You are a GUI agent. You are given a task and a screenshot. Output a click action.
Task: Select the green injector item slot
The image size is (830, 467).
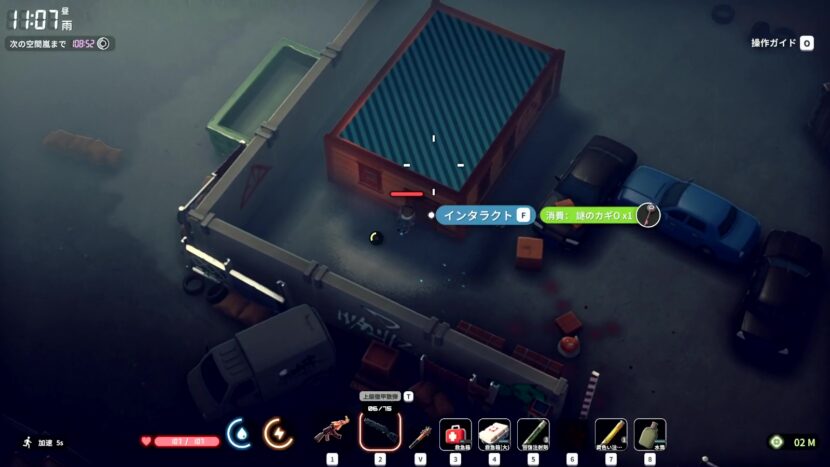pyautogui.click(x=533, y=433)
